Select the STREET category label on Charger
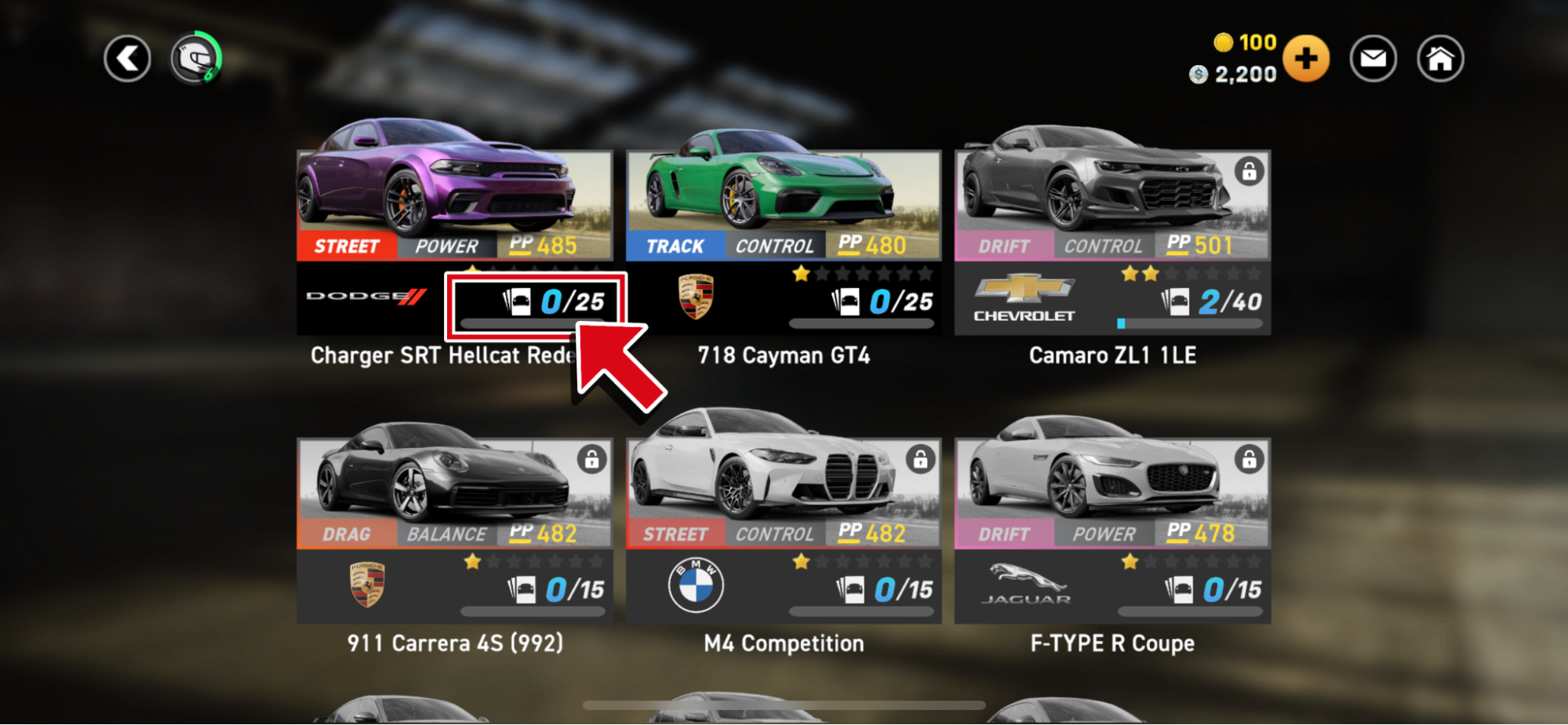The height and width of the screenshot is (725, 1568). tap(346, 246)
